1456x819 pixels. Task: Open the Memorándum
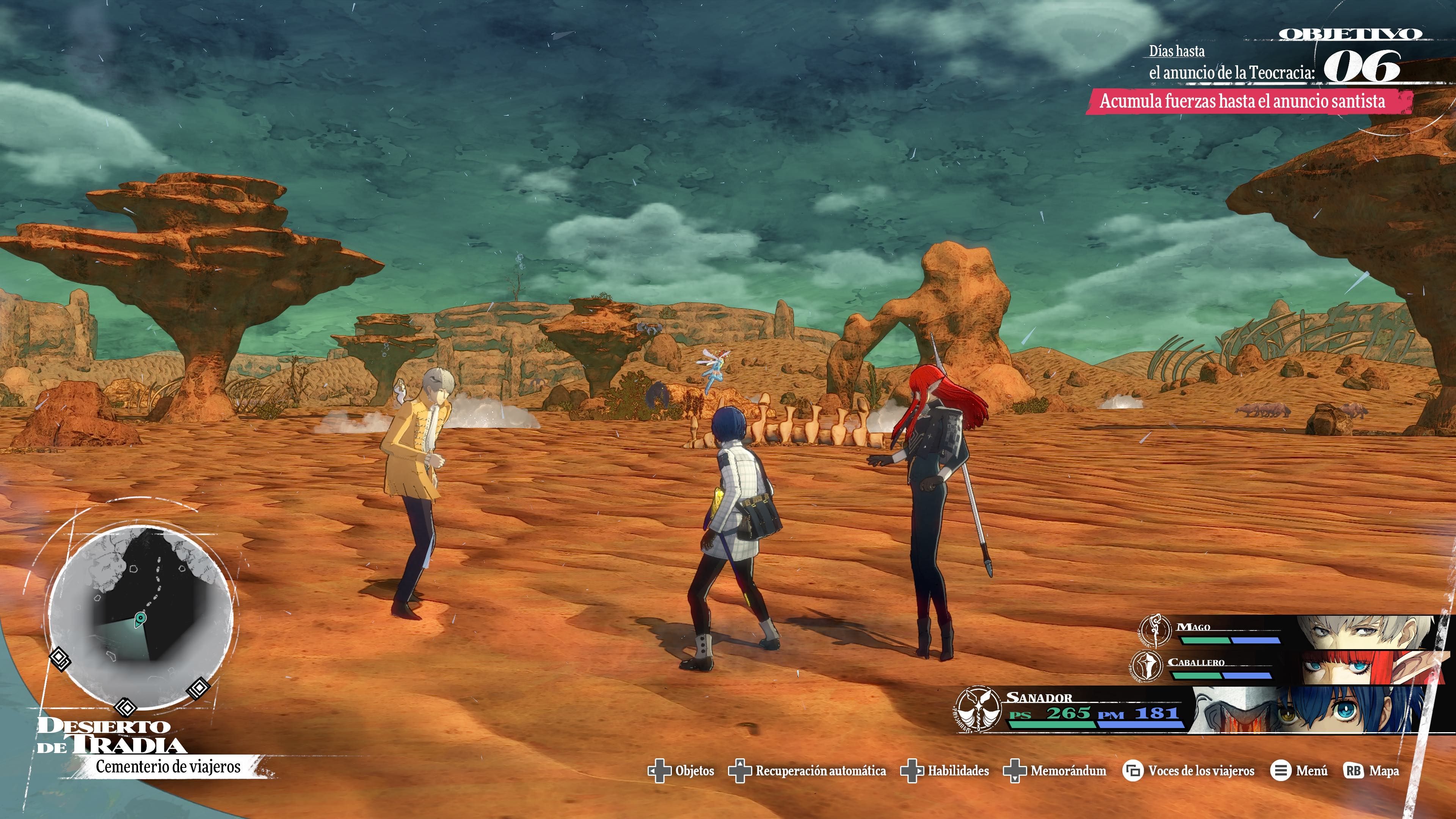coord(1055,771)
